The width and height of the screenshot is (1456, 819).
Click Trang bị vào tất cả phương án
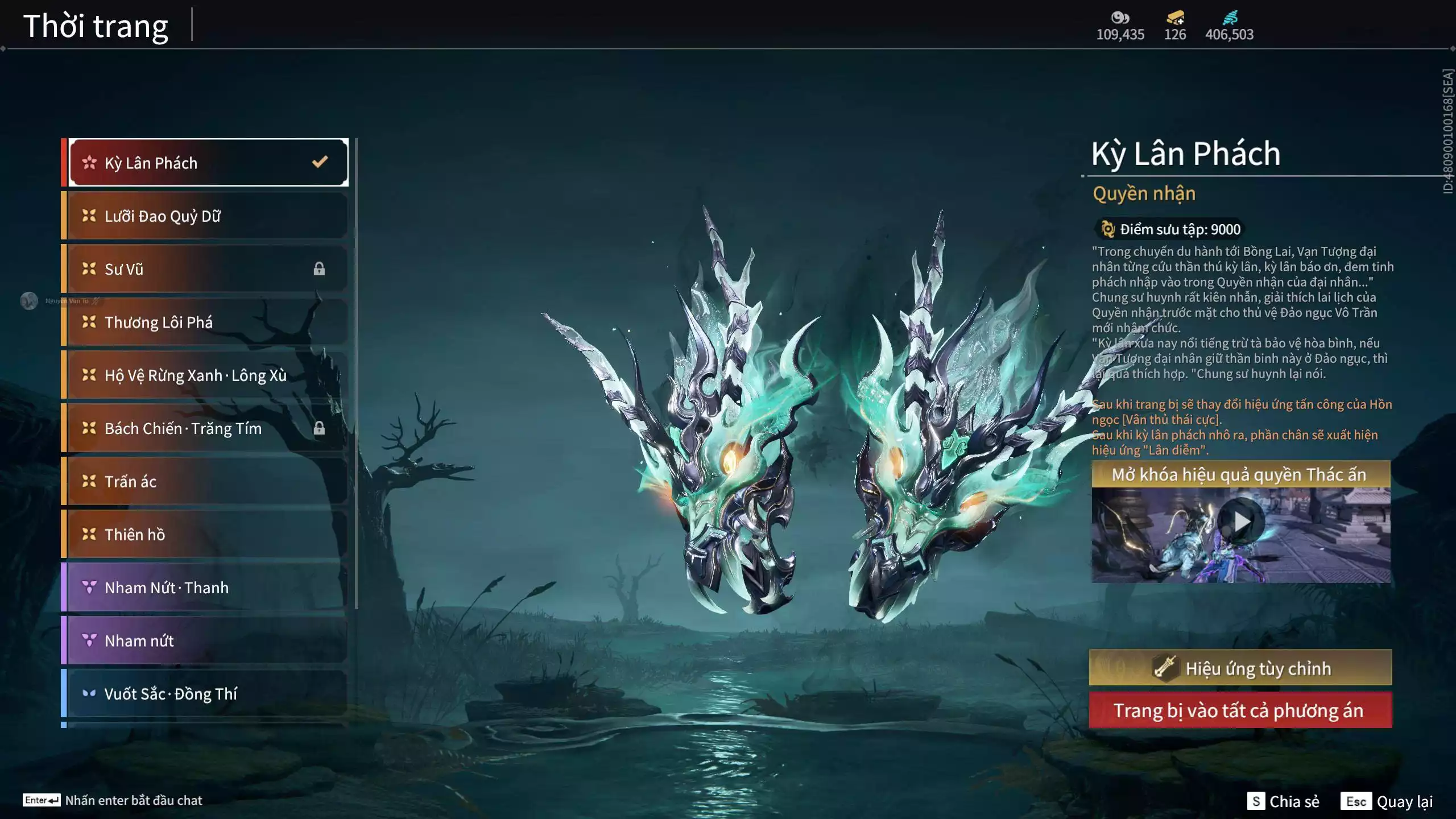pos(1240,710)
